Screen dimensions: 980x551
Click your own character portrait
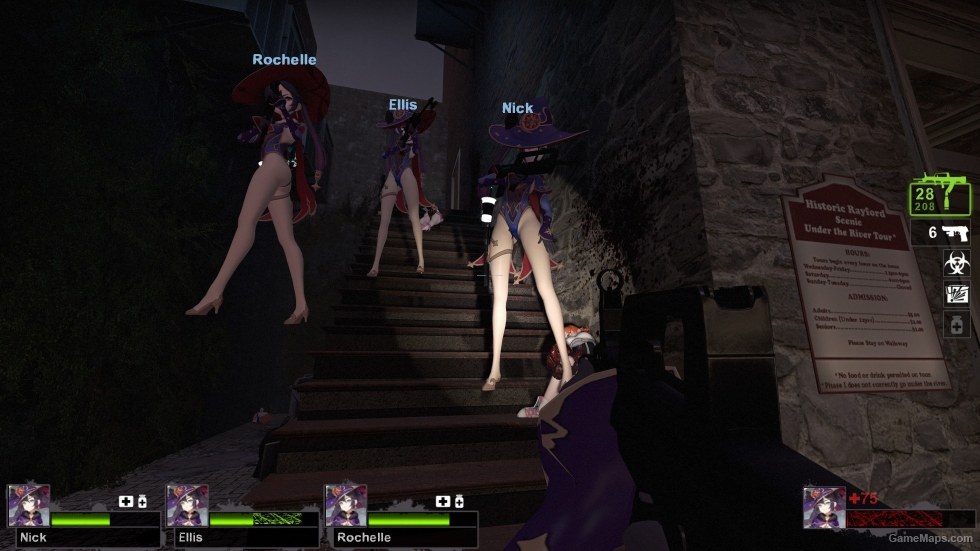(x=824, y=507)
